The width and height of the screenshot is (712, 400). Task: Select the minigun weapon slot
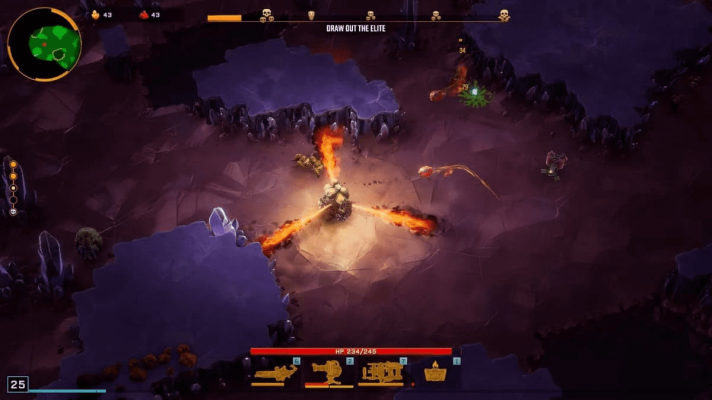[273, 373]
